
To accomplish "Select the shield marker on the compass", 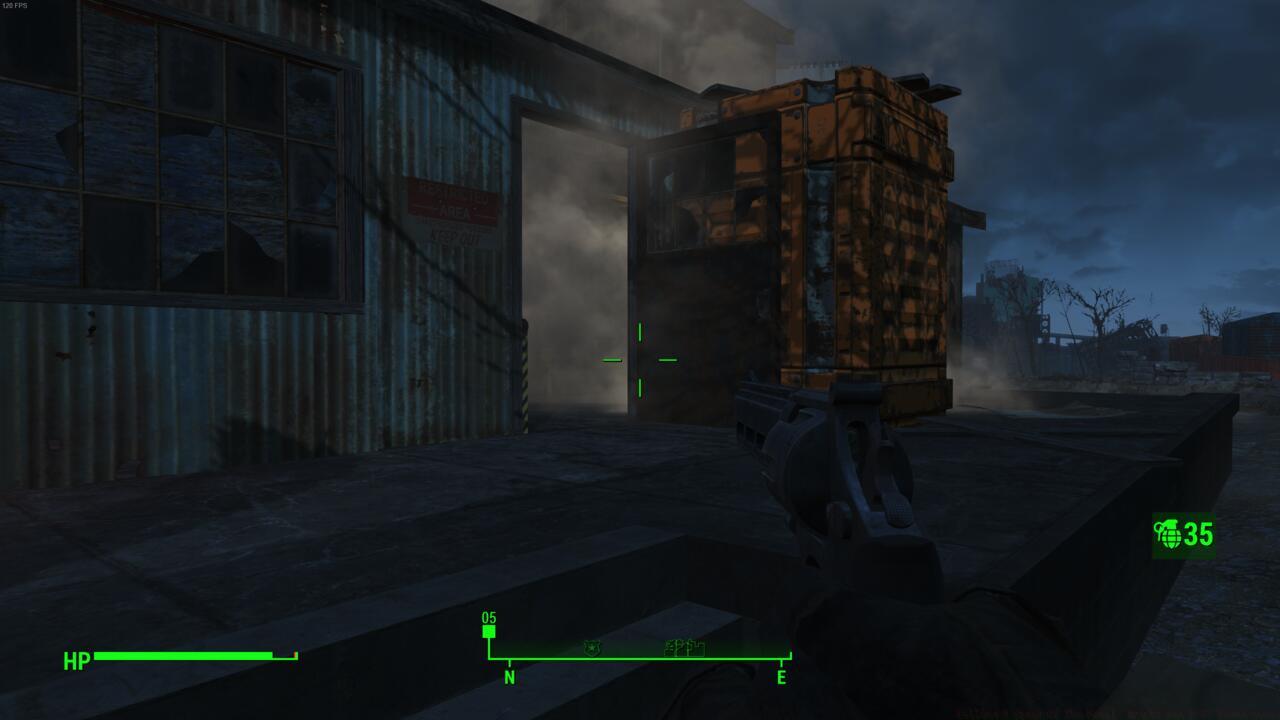I will [592, 648].
